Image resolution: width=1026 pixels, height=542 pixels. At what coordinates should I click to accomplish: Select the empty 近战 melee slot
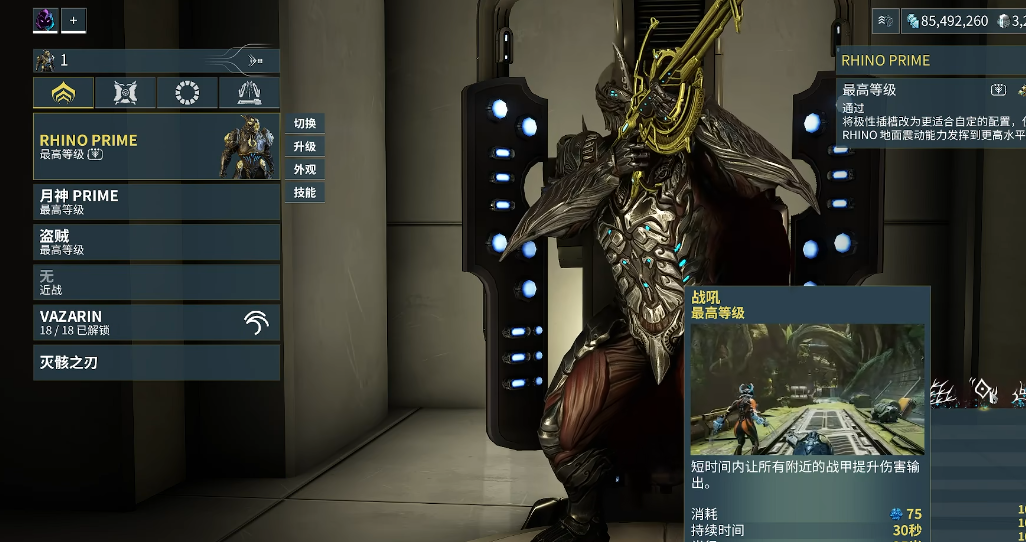156,282
